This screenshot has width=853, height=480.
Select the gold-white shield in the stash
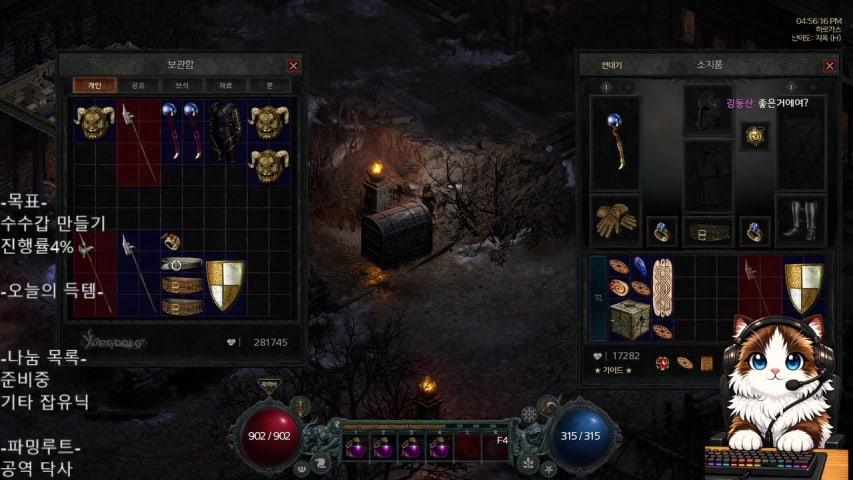225,285
